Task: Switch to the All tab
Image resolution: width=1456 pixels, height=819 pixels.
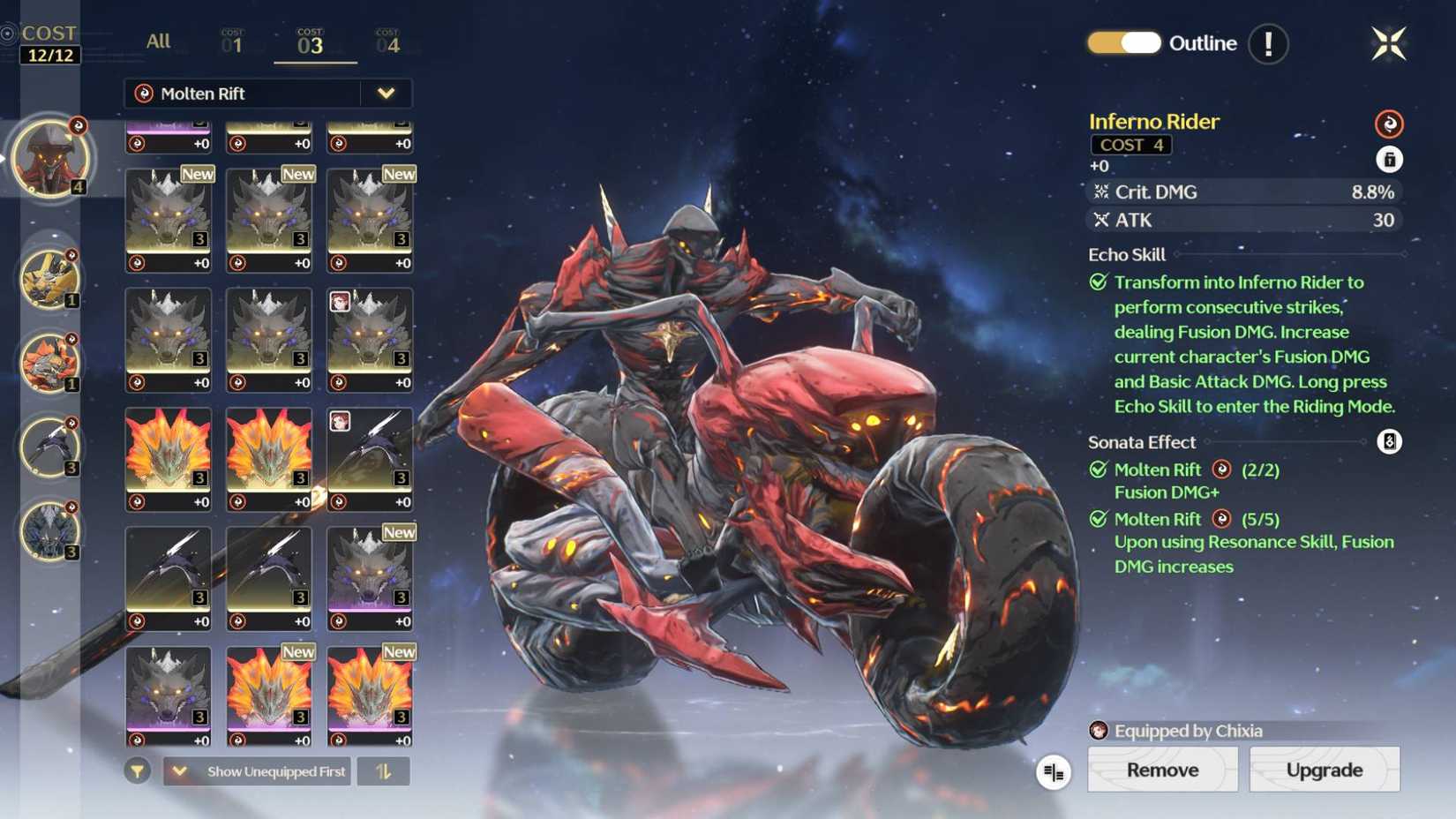Action: tap(158, 41)
